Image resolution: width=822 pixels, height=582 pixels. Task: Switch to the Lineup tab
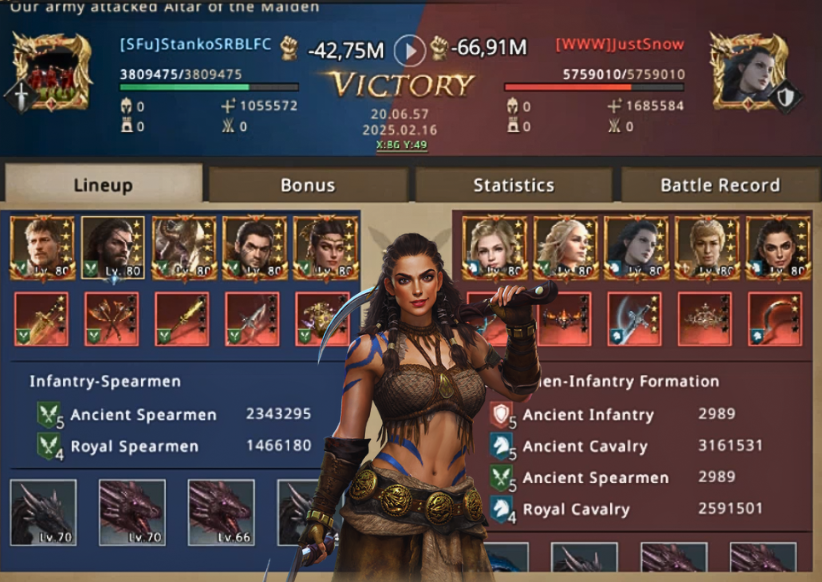[x=103, y=185]
